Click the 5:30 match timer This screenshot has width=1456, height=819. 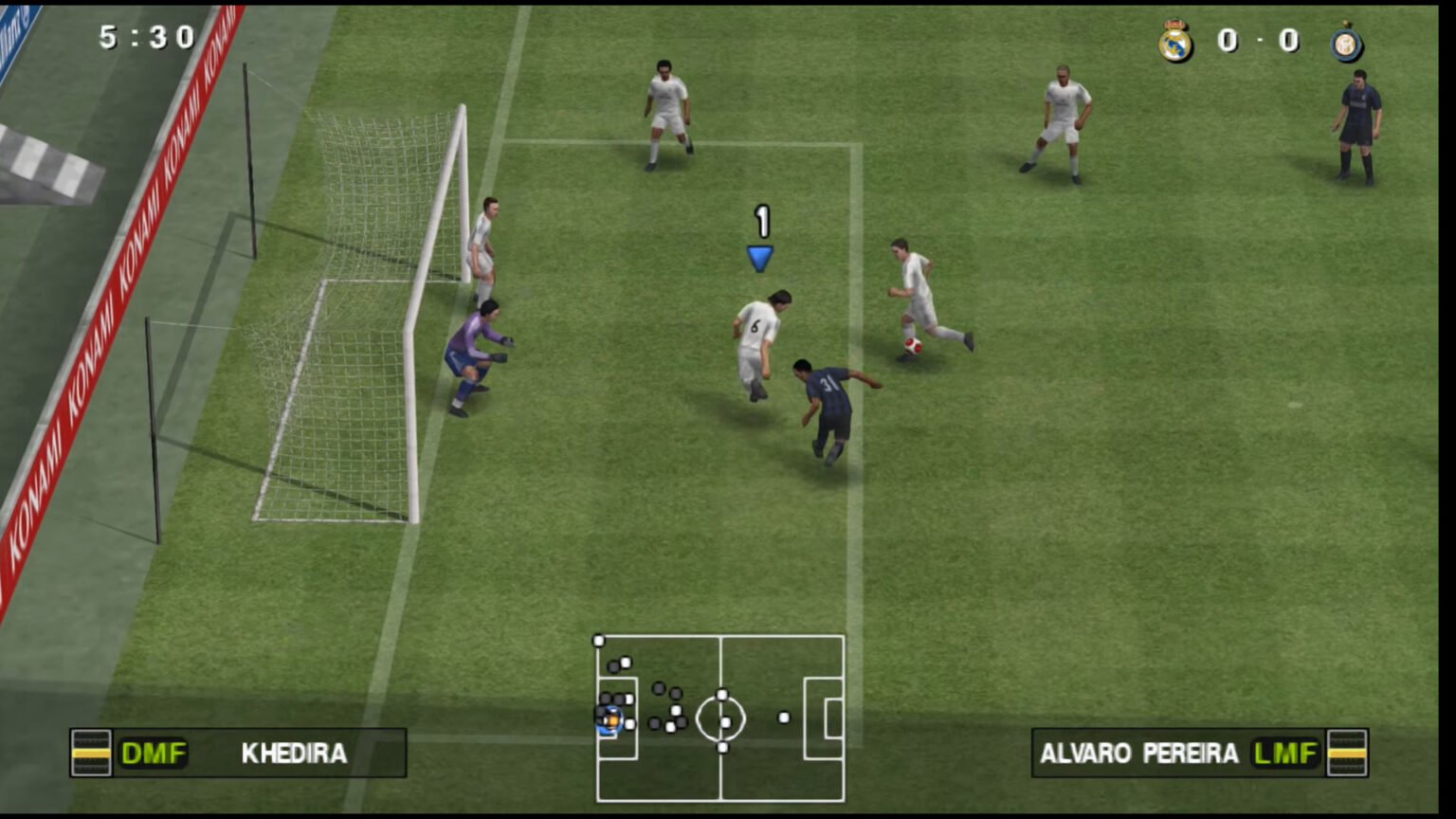tap(139, 38)
